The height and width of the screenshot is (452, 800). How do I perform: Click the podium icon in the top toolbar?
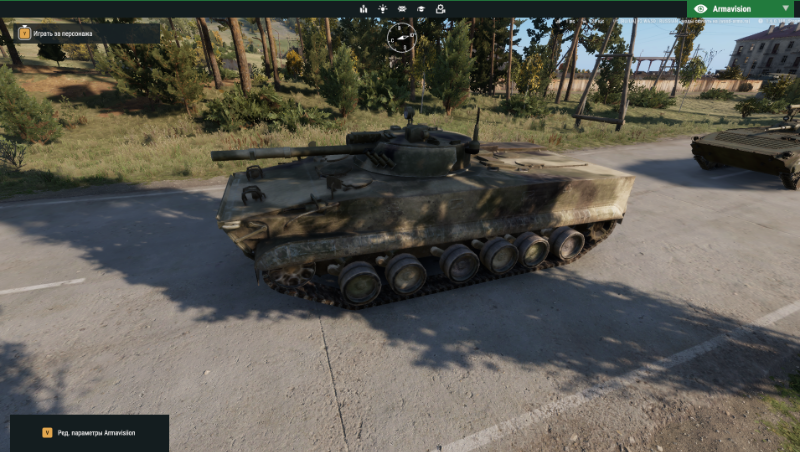(x=363, y=9)
